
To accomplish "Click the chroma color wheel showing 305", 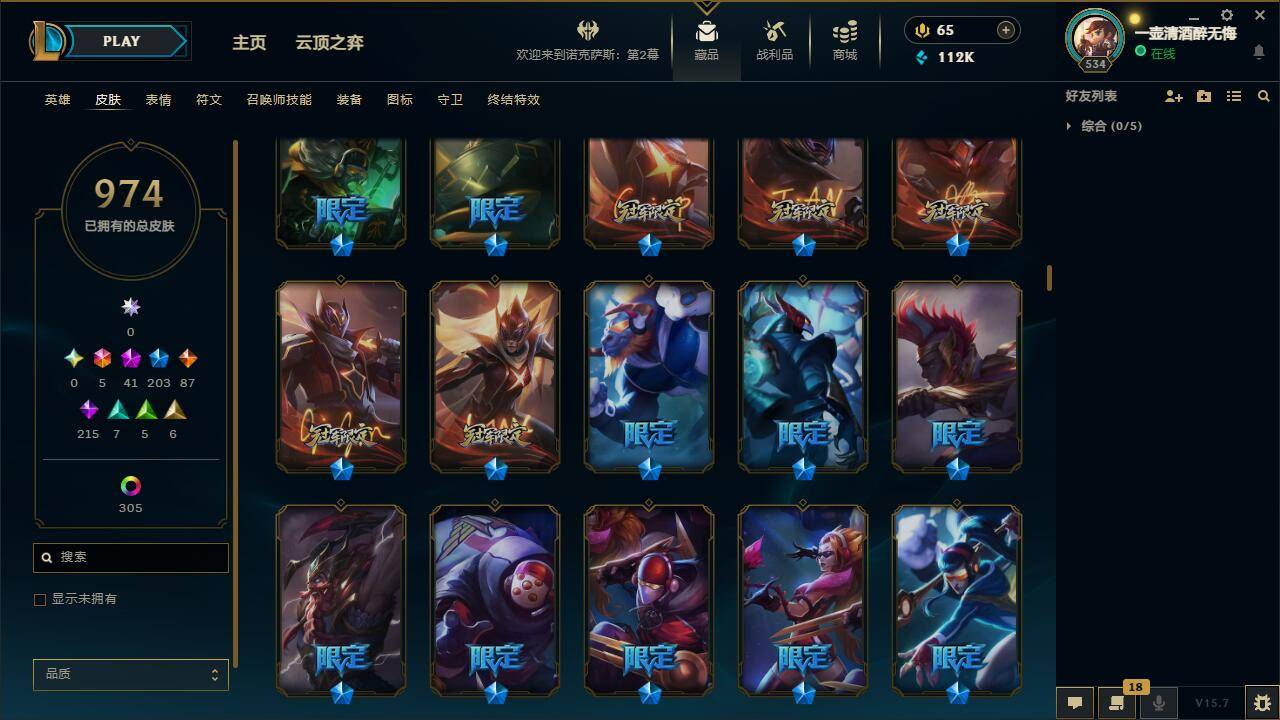I will [x=130, y=487].
